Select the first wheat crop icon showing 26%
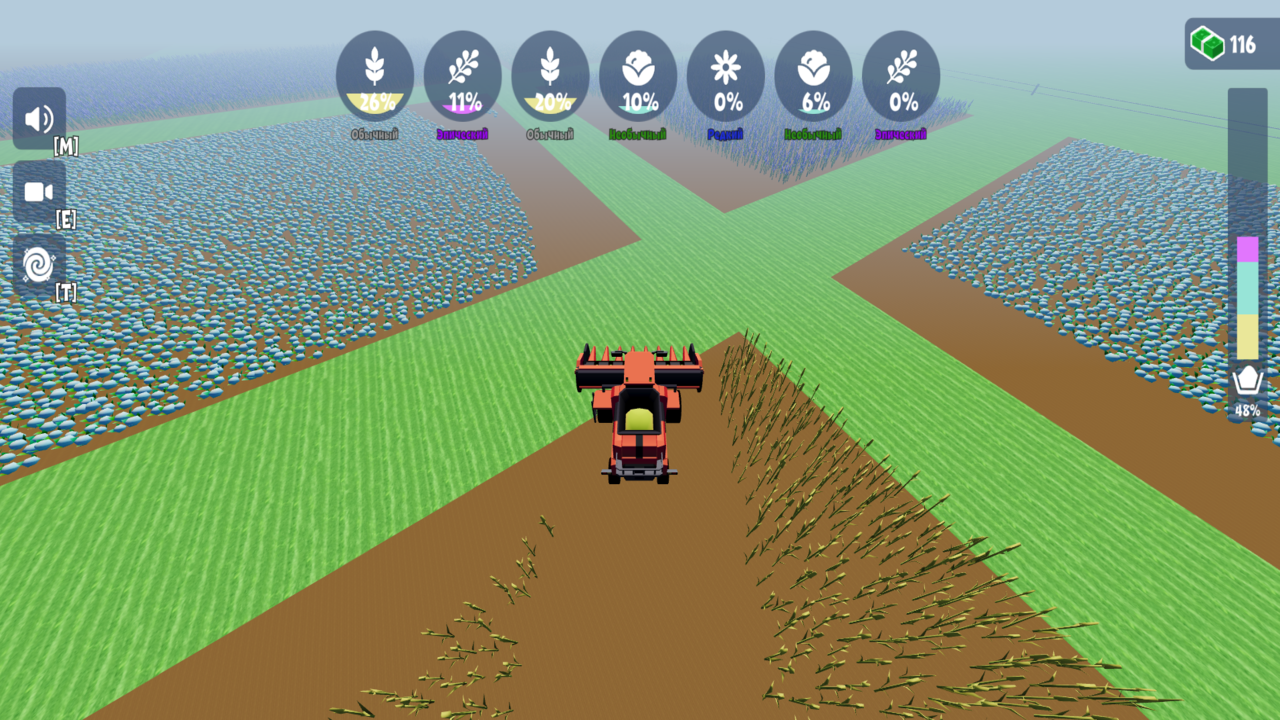 click(376, 75)
